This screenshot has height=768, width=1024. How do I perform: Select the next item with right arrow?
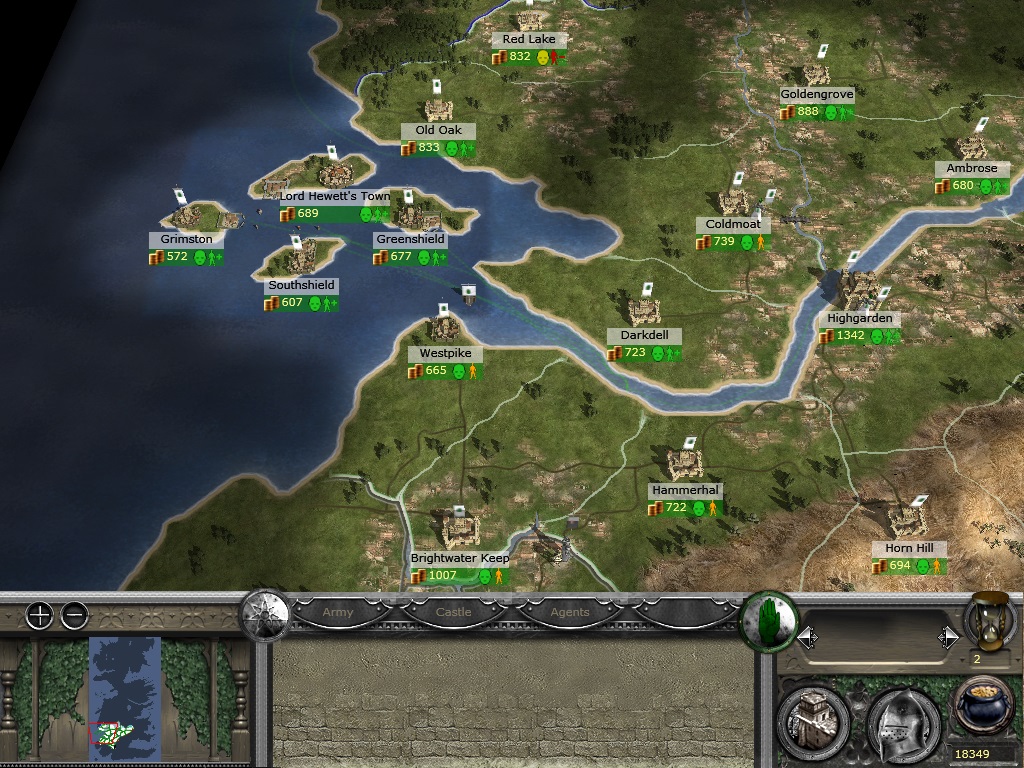point(947,637)
